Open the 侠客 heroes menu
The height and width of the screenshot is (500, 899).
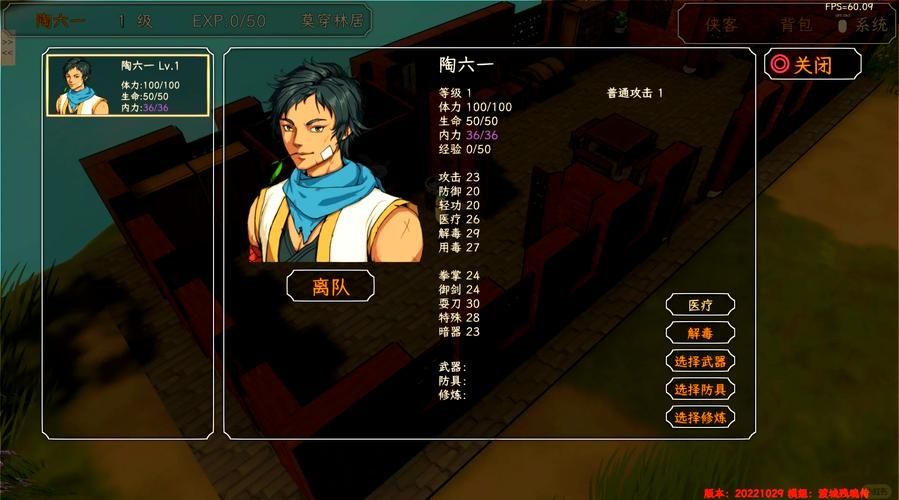point(721,25)
